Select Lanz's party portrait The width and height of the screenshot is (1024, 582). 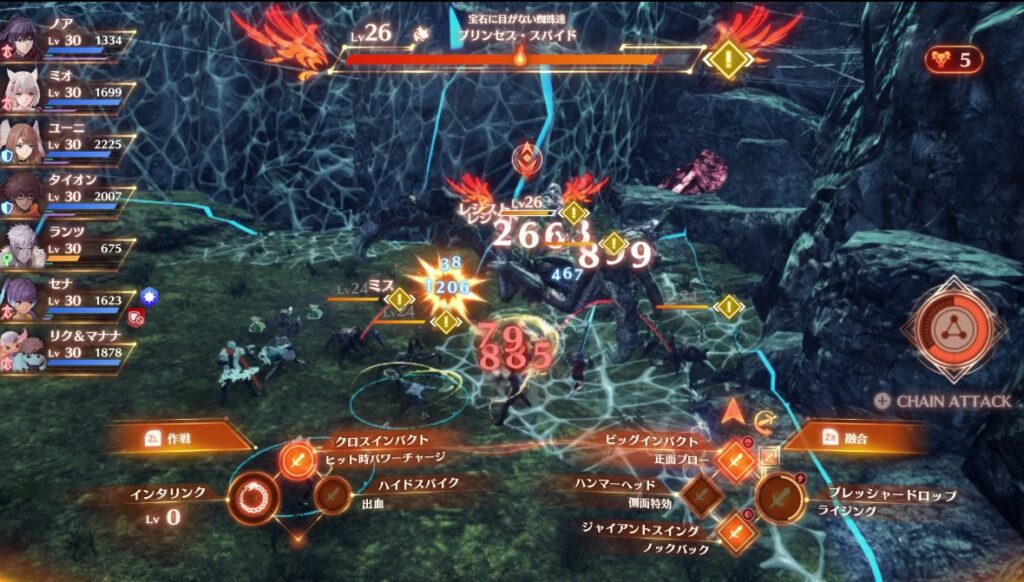[x=22, y=246]
